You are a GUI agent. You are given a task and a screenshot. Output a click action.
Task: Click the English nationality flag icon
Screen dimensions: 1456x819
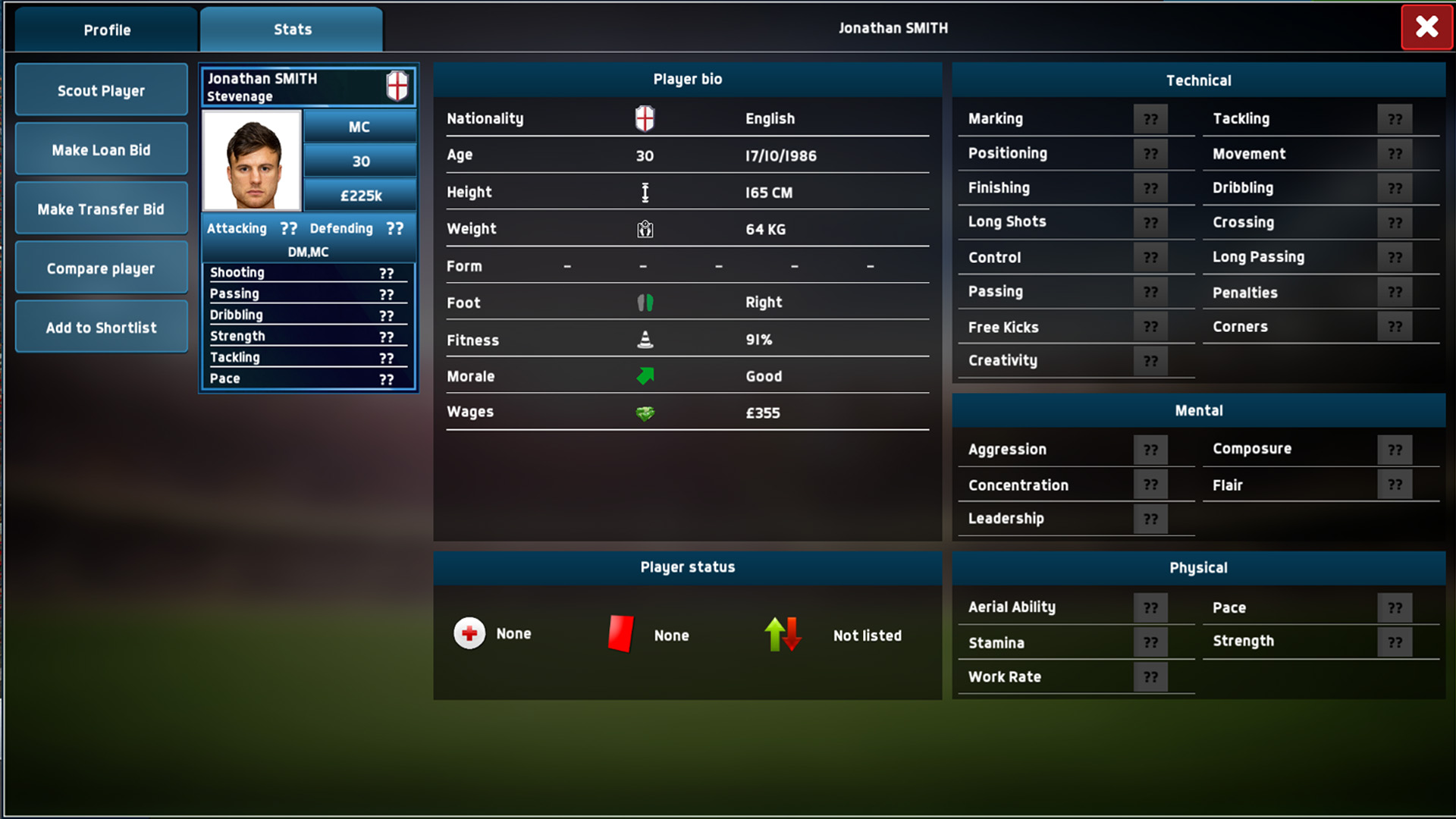[x=643, y=118]
